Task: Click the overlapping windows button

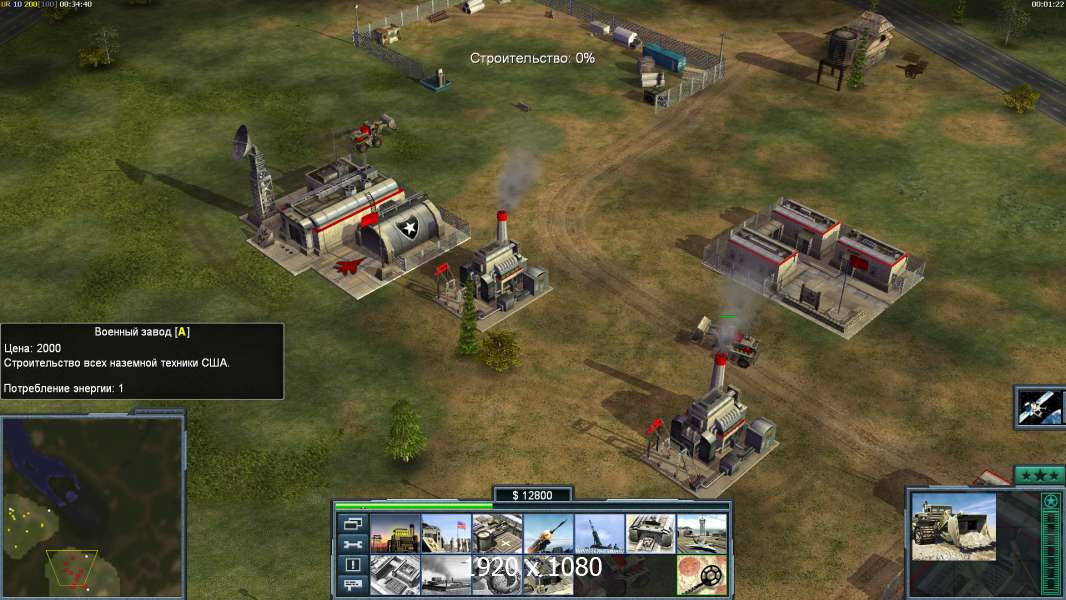Action: 351,523
